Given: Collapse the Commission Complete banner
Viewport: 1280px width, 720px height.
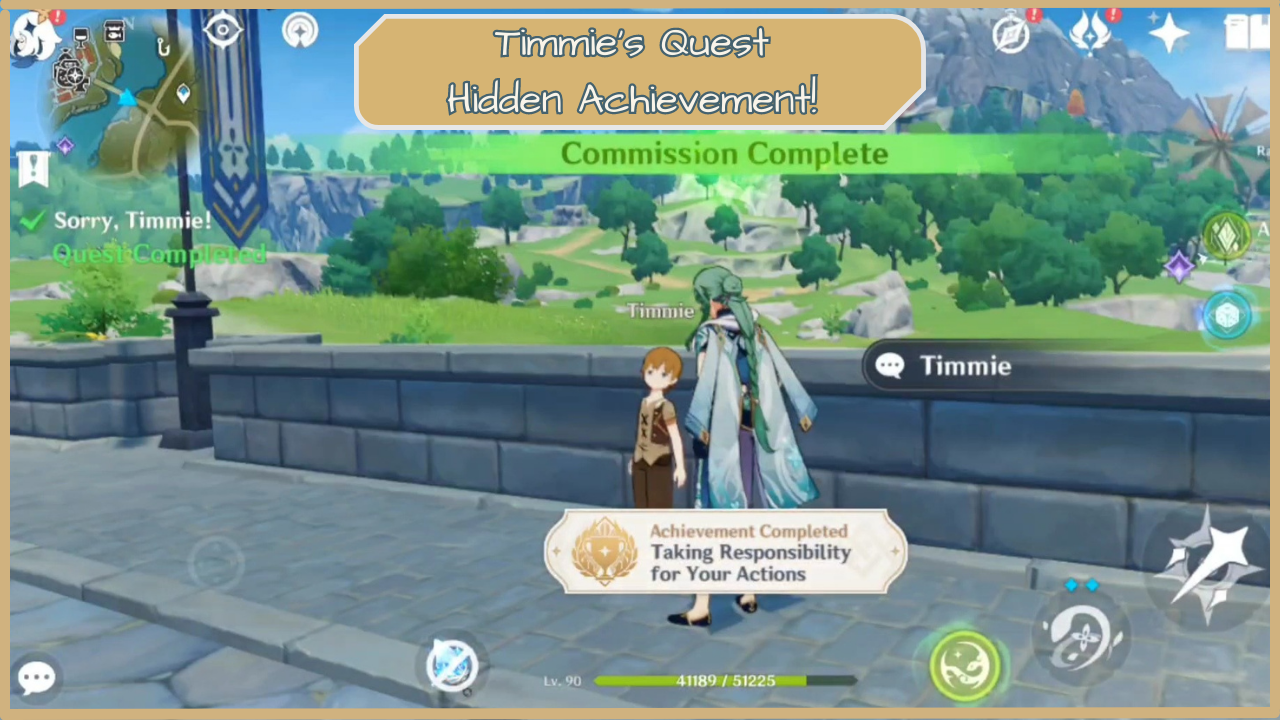Looking at the screenshot, I should tap(725, 153).
